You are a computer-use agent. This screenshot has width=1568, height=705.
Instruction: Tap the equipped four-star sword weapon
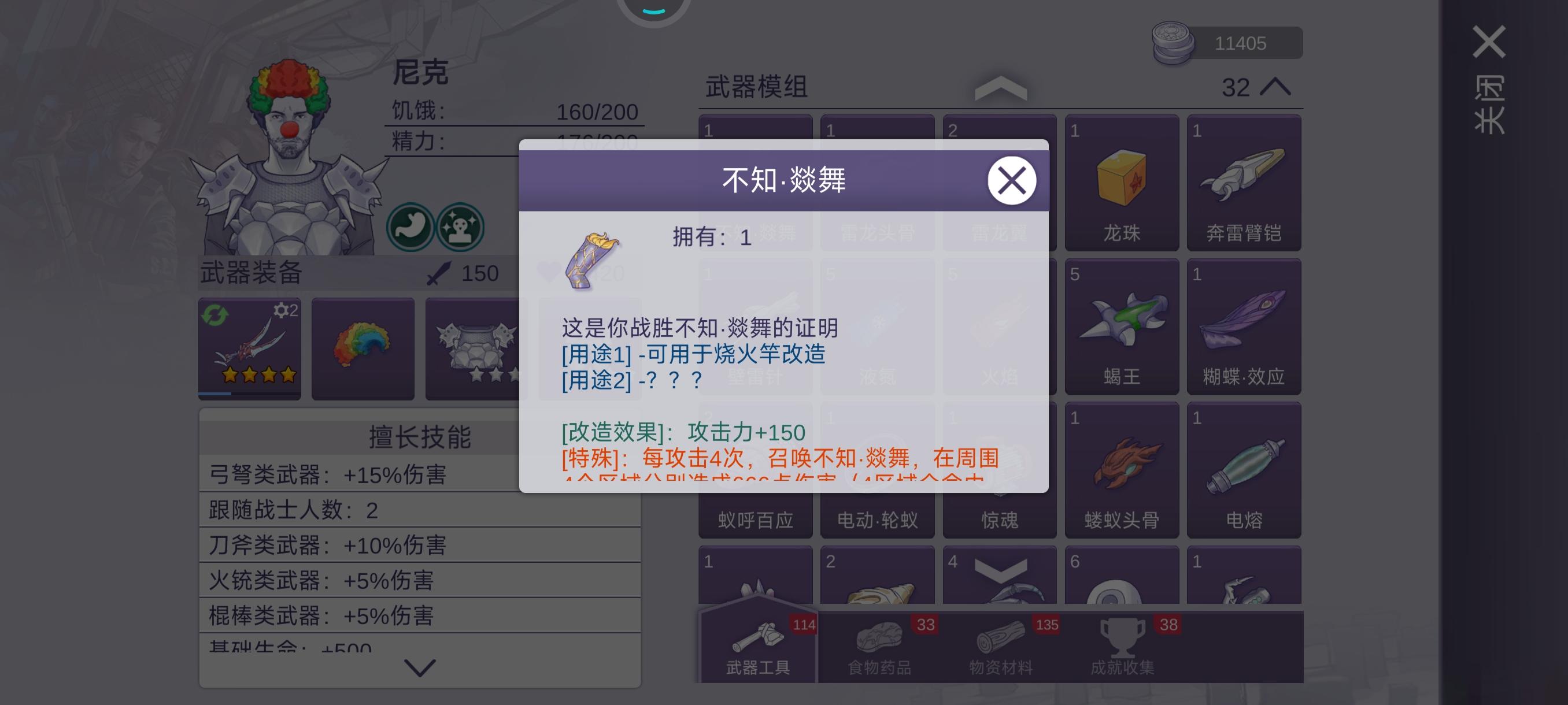click(250, 347)
